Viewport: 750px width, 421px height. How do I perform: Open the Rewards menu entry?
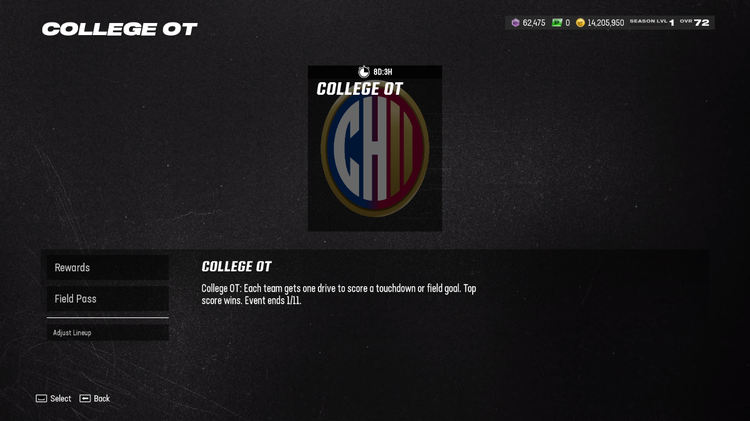click(x=107, y=268)
